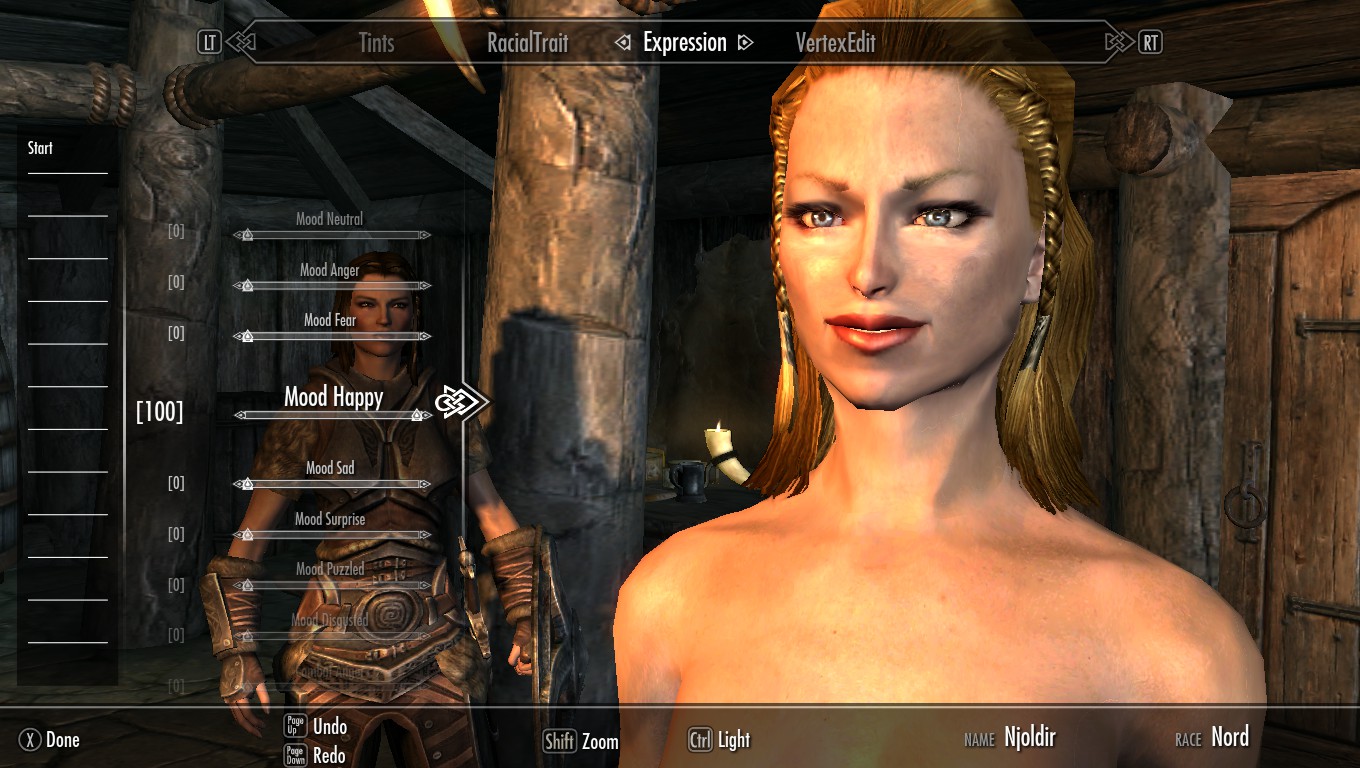Select the Expression tab
Viewport: 1360px width, 768px height.
pos(684,43)
